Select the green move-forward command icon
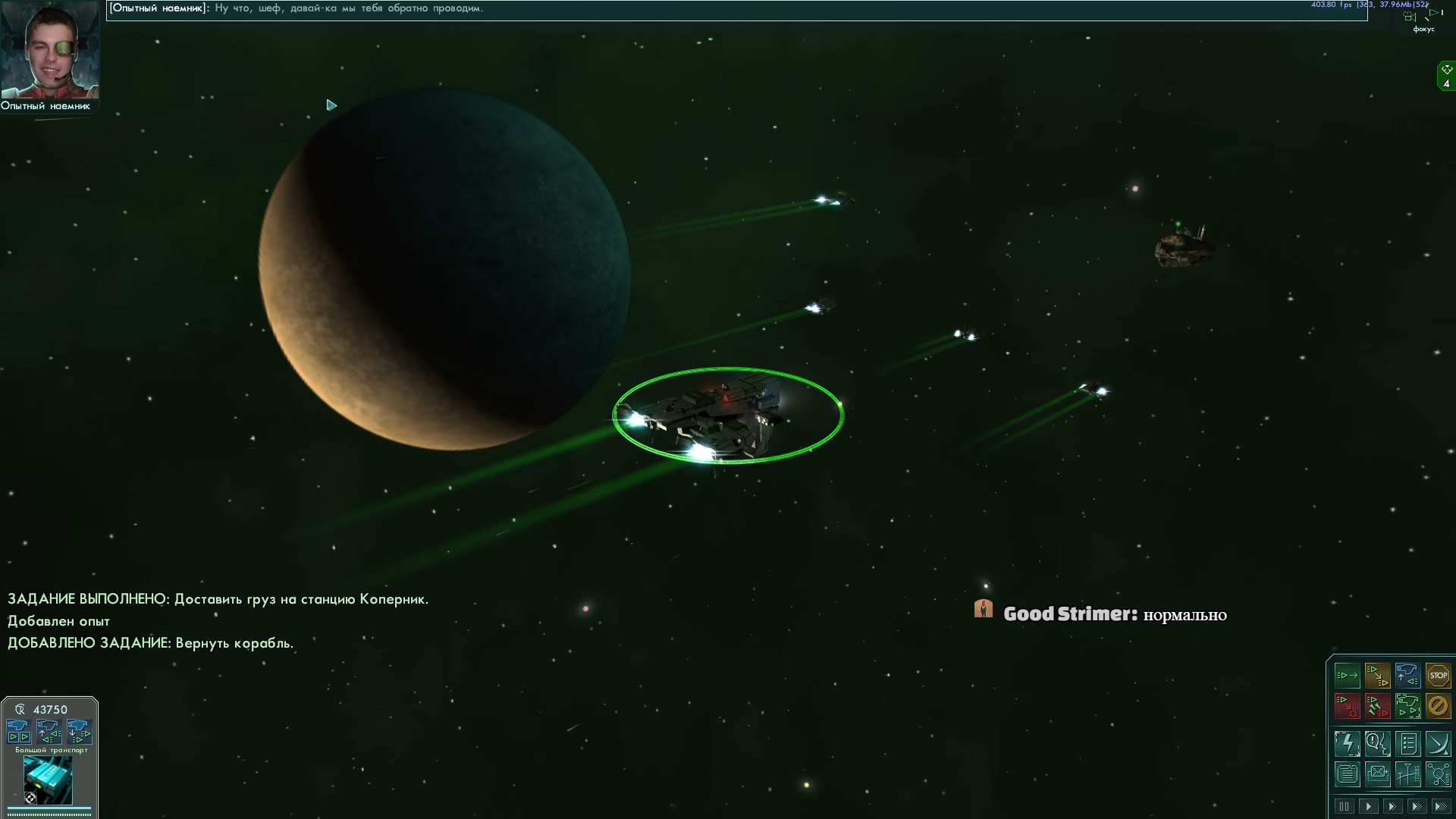1456x819 pixels. (1348, 675)
